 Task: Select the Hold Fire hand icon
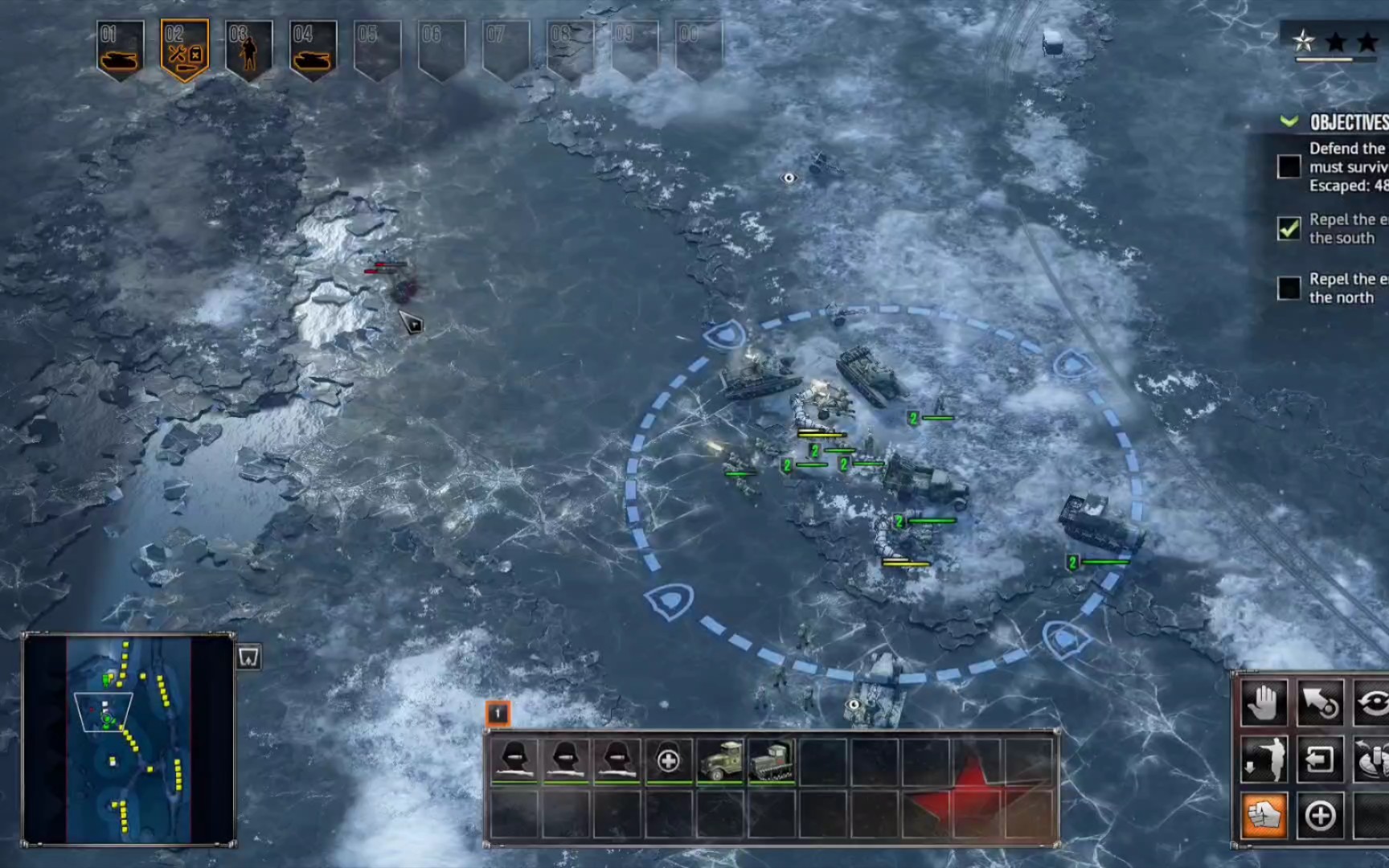[1263, 703]
